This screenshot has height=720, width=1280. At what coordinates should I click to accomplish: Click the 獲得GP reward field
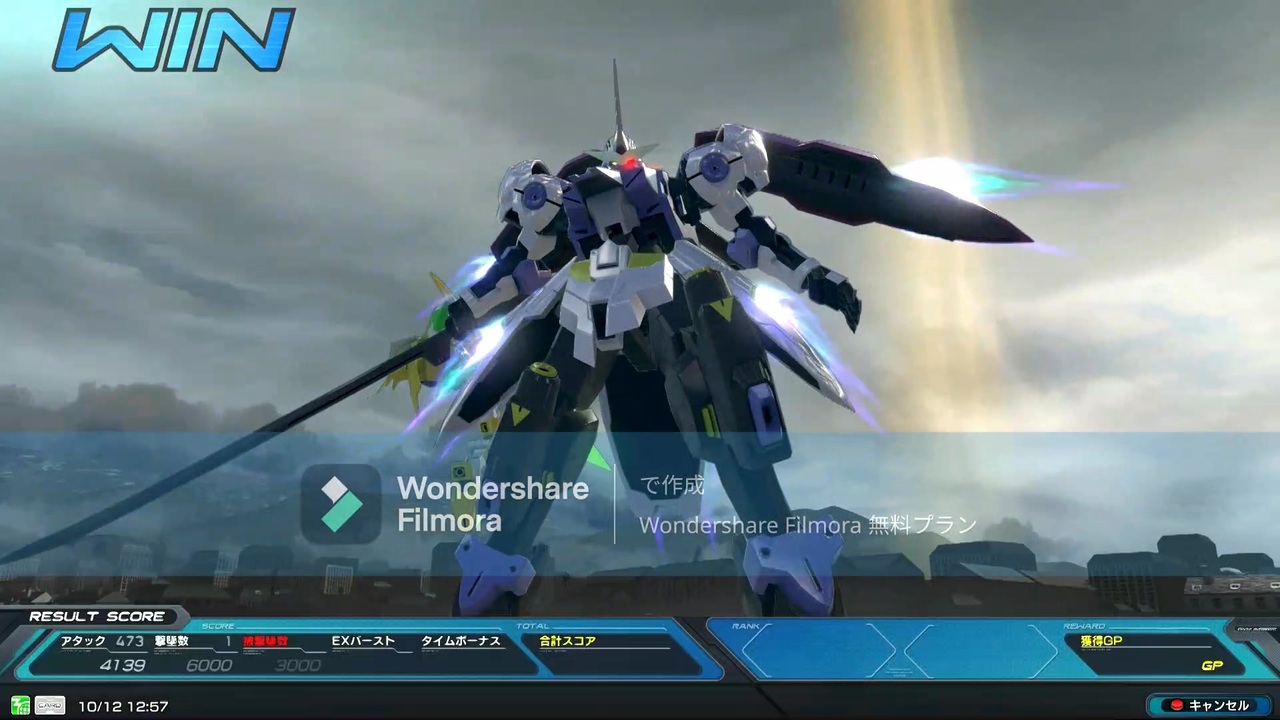[x=1101, y=641]
